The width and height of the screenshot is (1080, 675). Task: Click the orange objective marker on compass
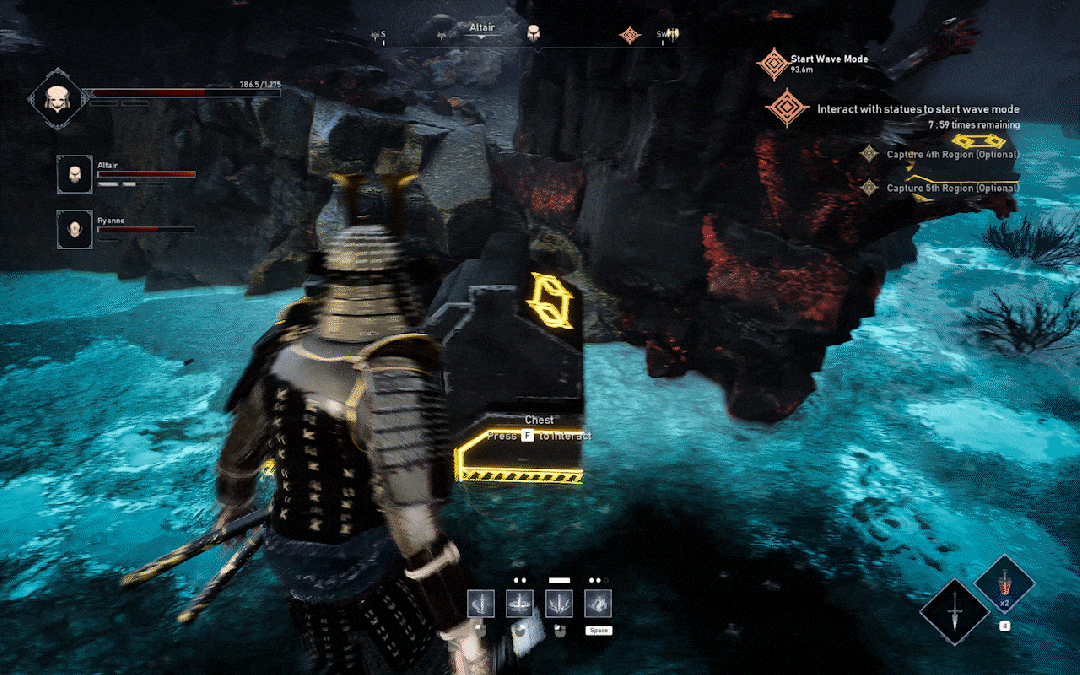point(629,35)
